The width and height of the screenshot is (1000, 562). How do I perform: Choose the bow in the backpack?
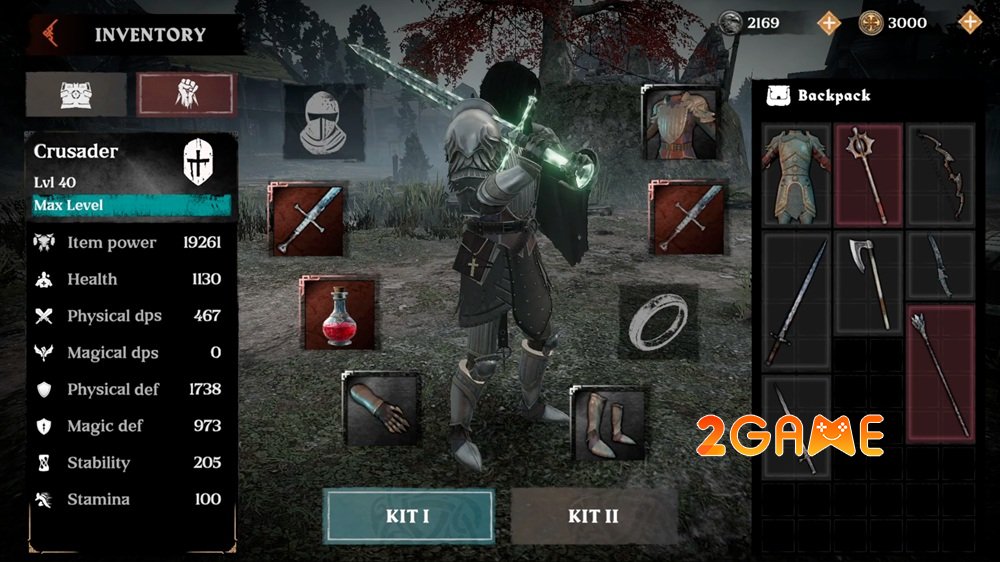[x=940, y=176]
